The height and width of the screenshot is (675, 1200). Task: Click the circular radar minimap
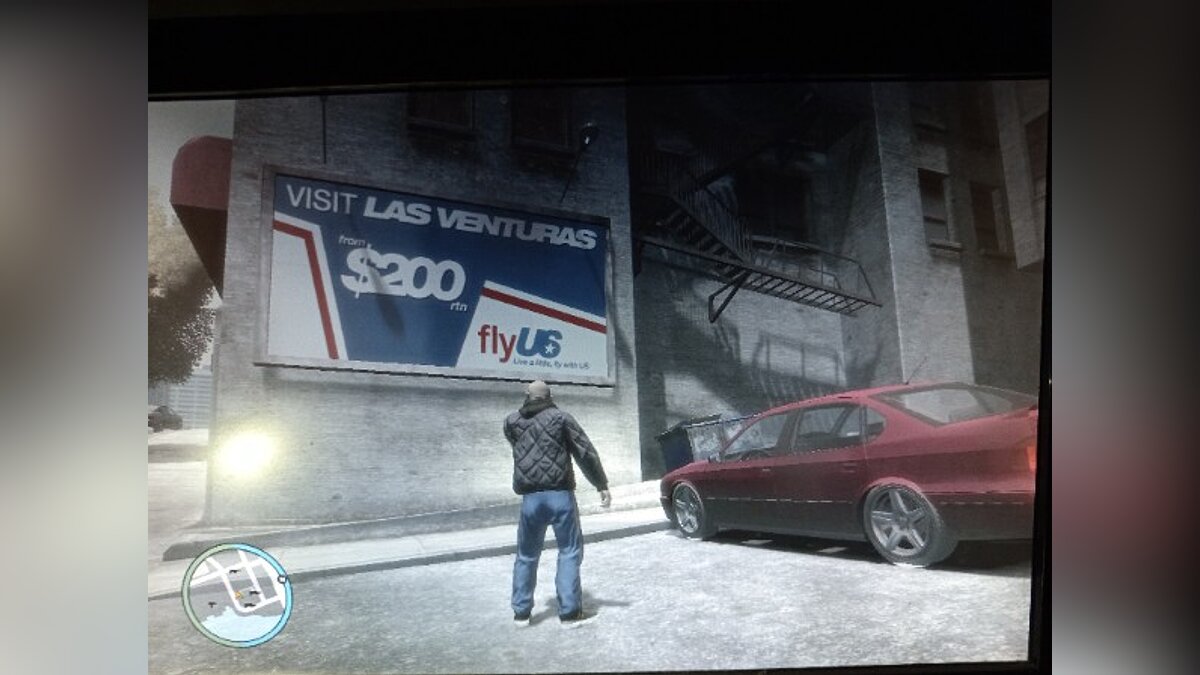coord(237,595)
